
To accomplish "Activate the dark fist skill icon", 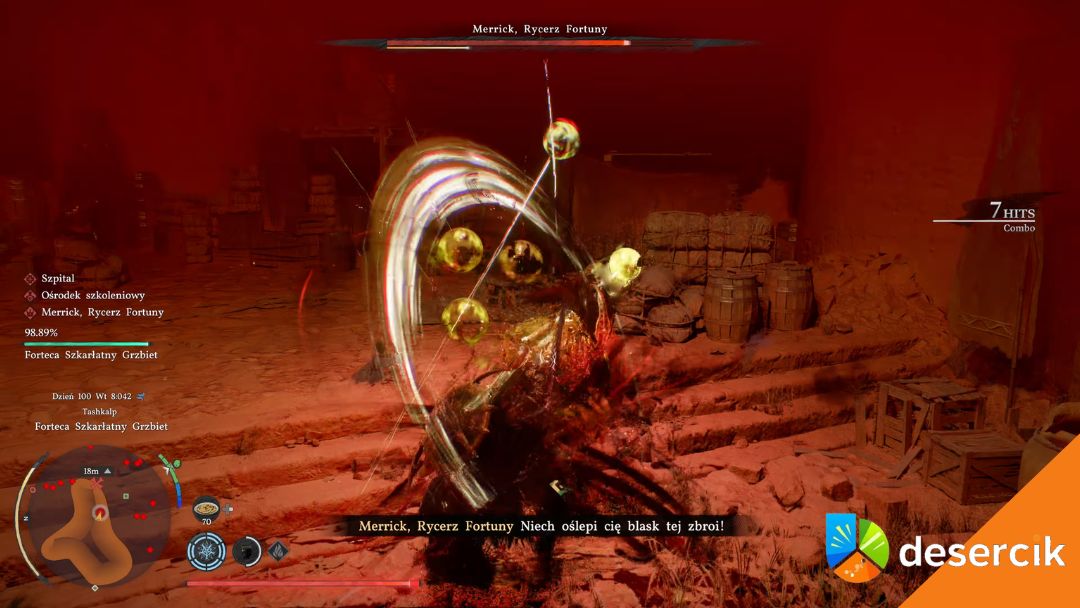I will [x=246, y=551].
